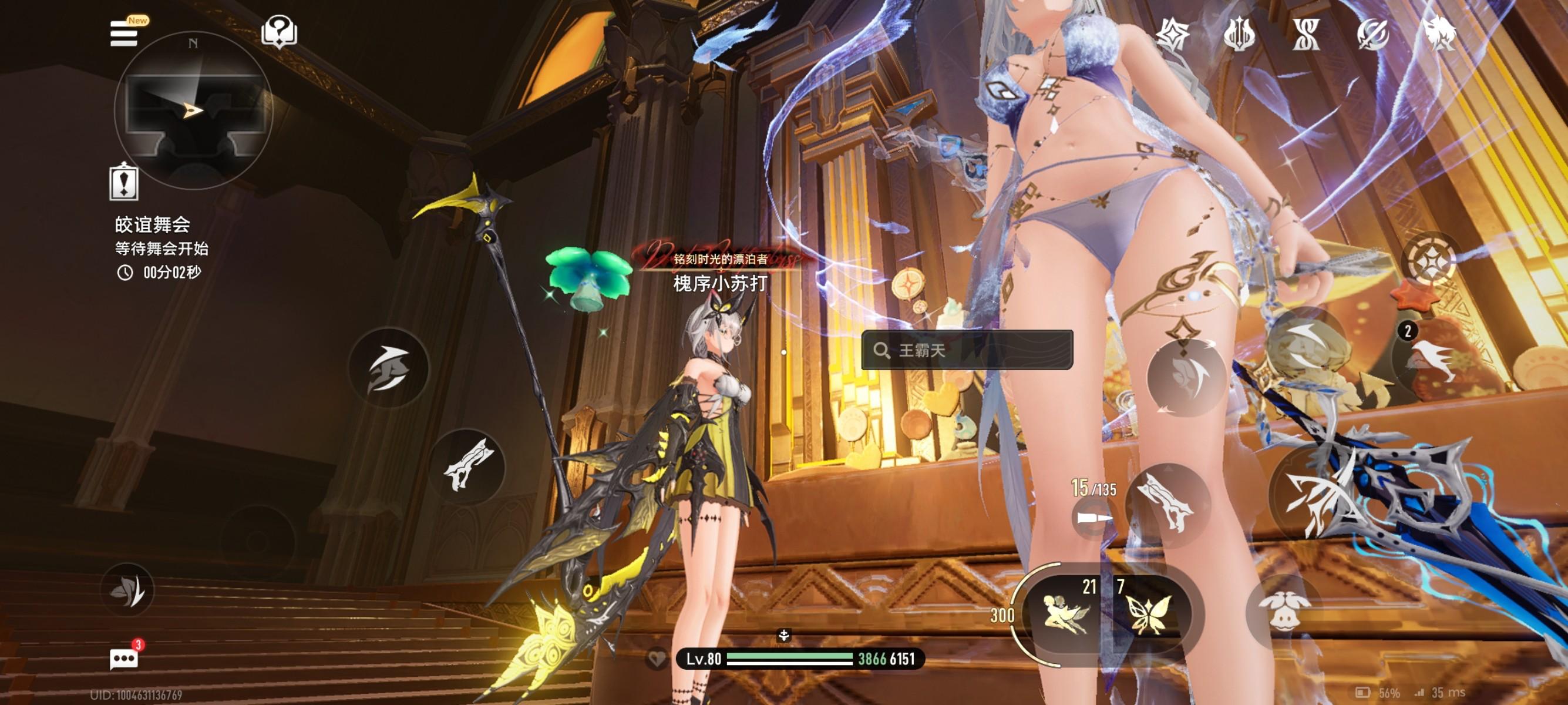Image resolution: width=1568 pixels, height=705 pixels.
Task: Use the bullet ammo button
Action: pyautogui.click(x=1093, y=519)
